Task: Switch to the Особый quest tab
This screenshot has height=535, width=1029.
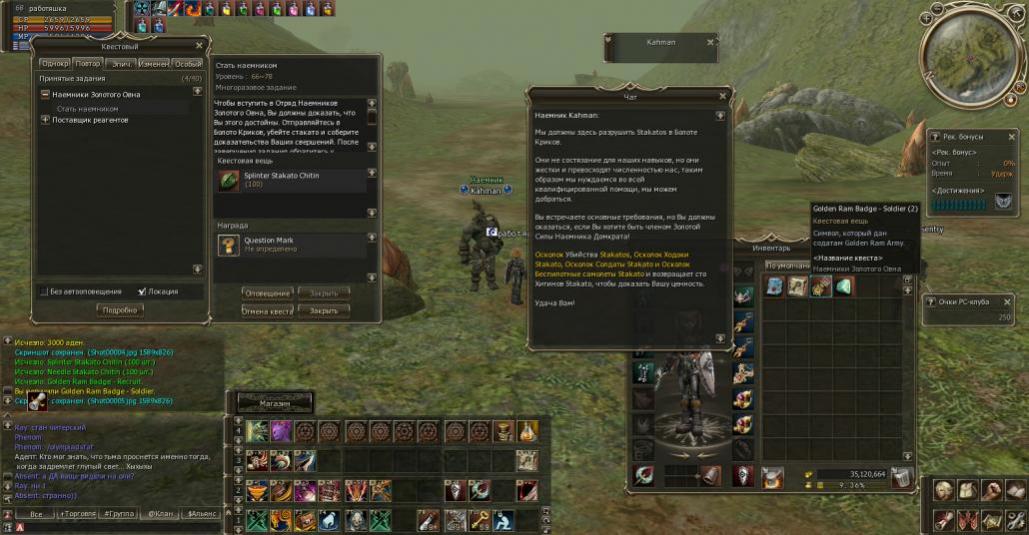Action: click(x=187, y=63)
